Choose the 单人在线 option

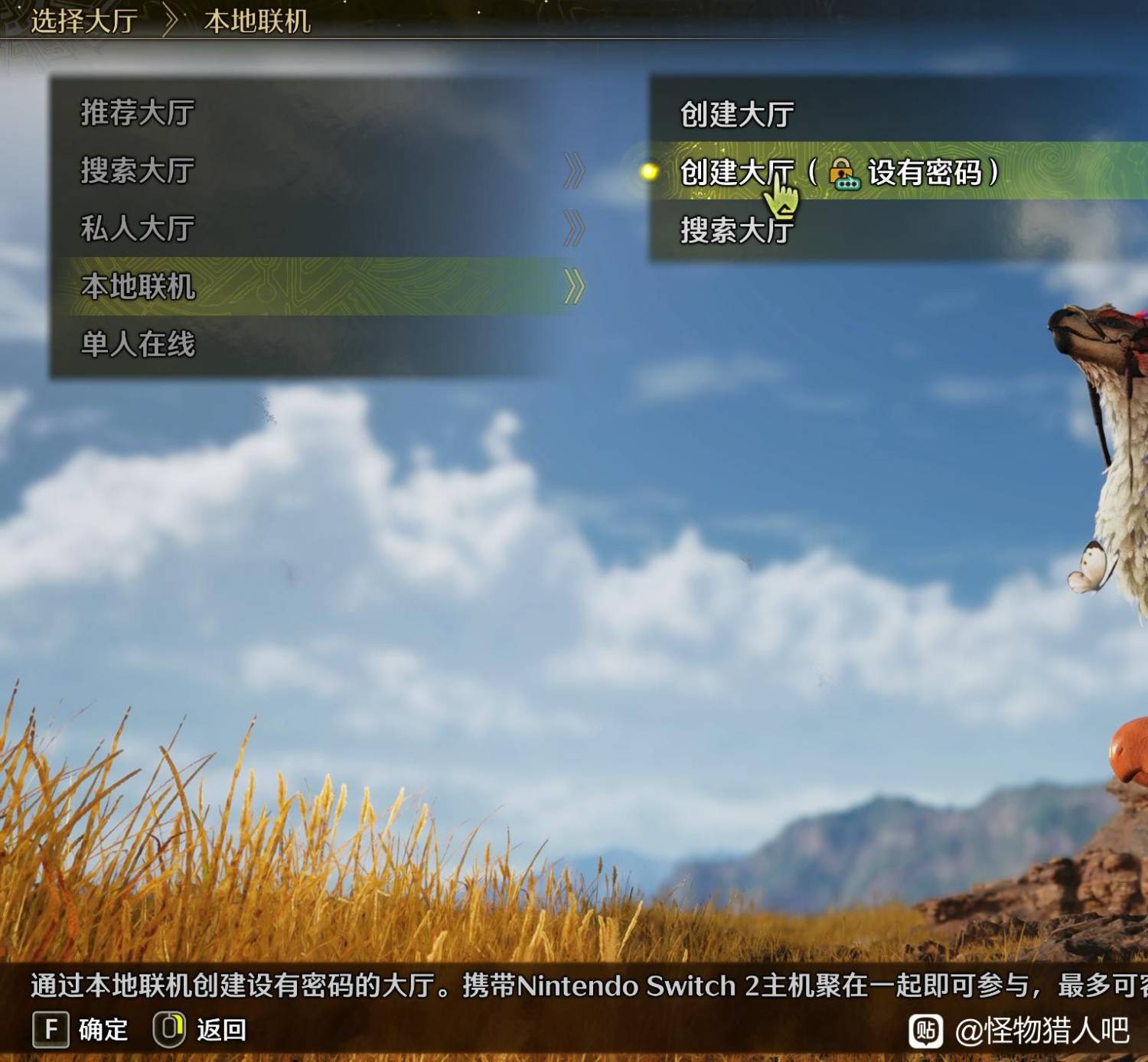click(138, 344)
